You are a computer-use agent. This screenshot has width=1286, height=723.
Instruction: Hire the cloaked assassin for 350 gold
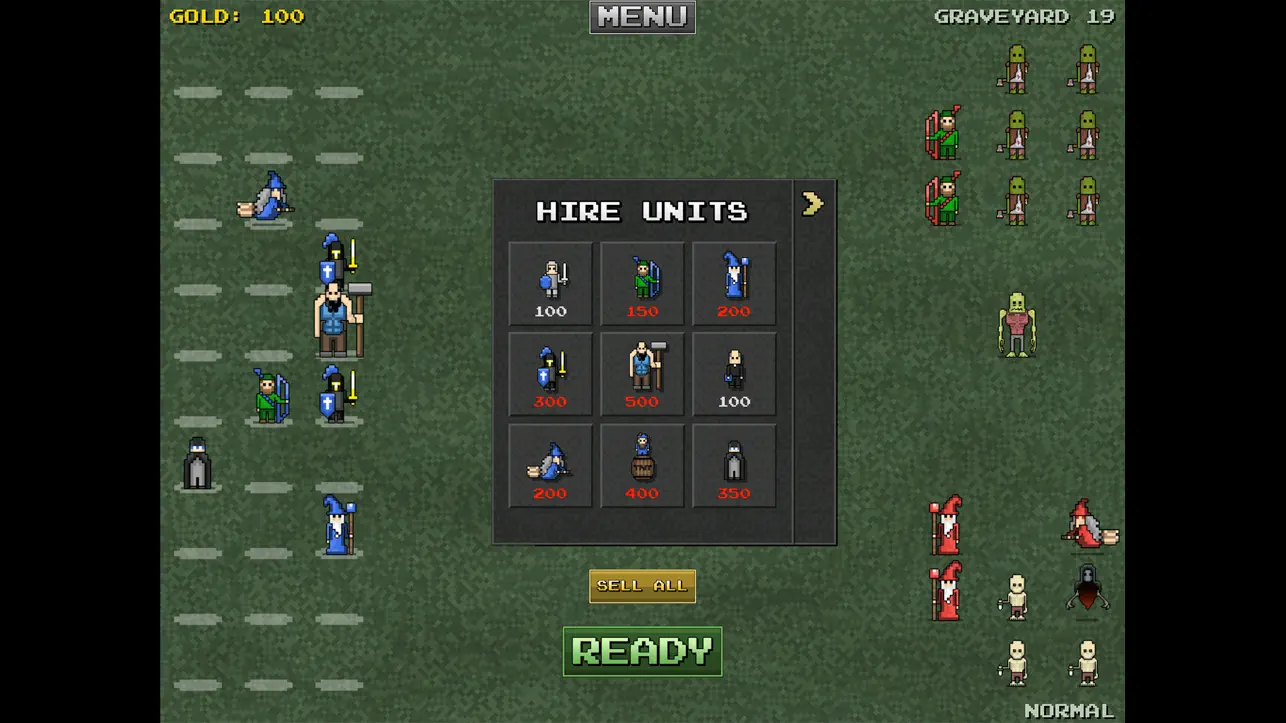tap(734, 465)
